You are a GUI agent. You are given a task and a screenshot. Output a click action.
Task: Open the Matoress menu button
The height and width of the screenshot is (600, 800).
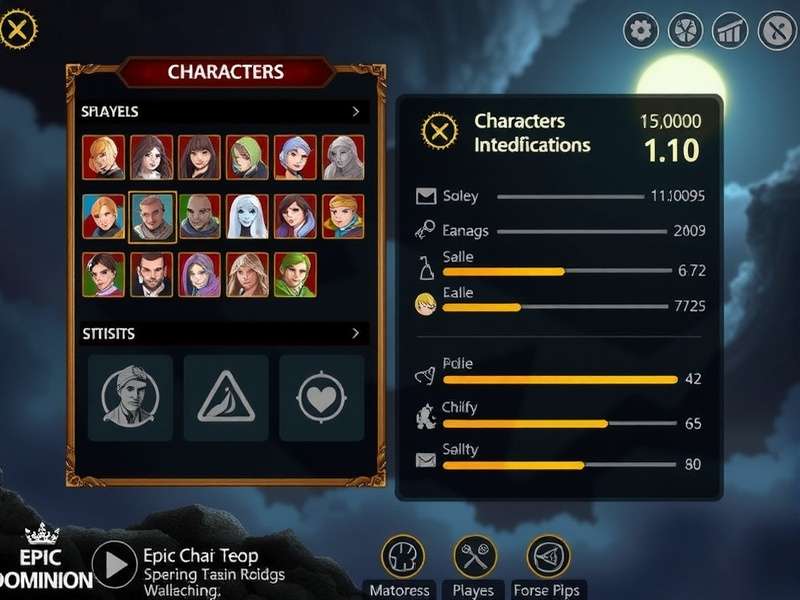(402, 557)
